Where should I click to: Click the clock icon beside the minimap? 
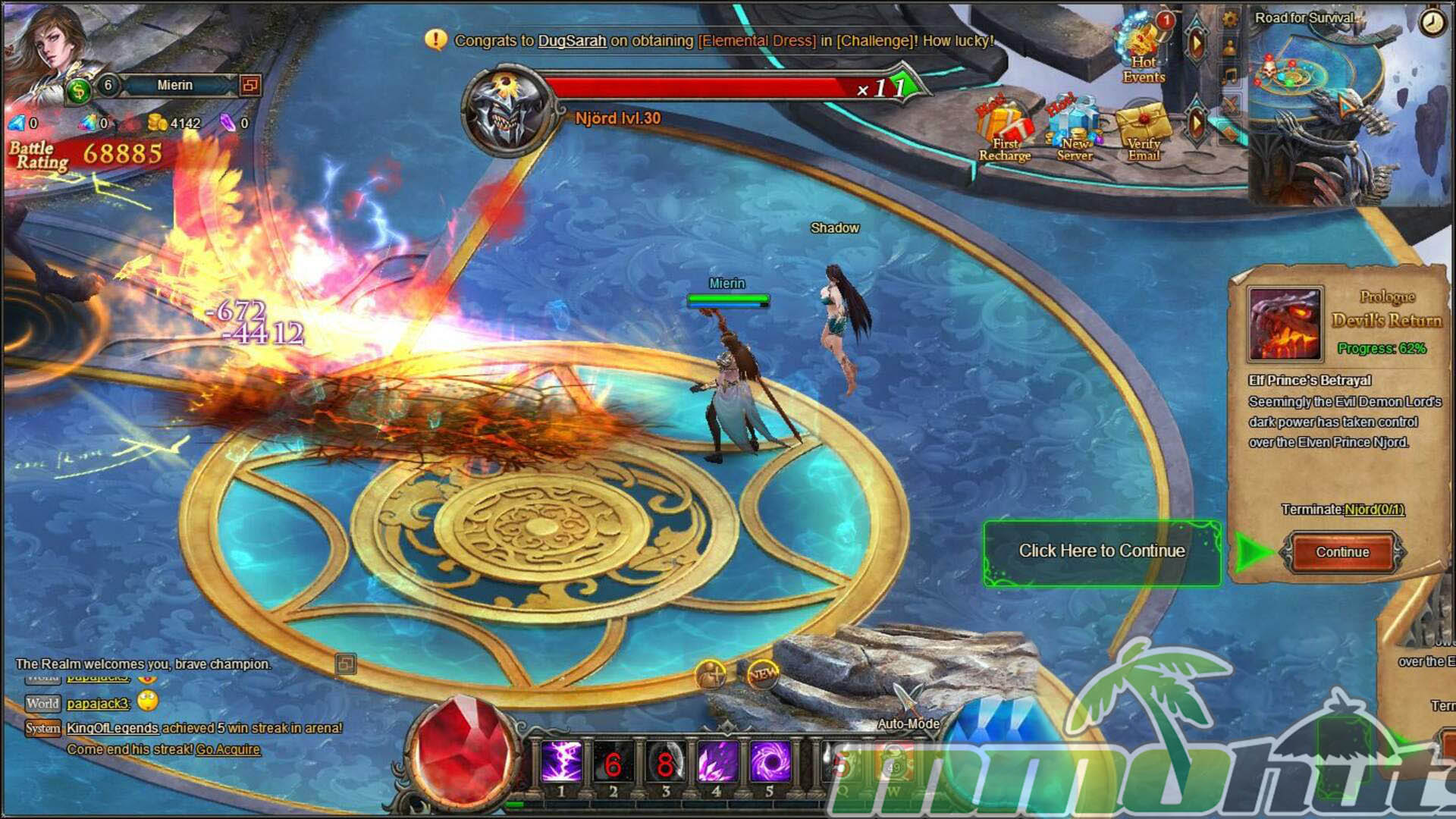tap(1432, 23)
